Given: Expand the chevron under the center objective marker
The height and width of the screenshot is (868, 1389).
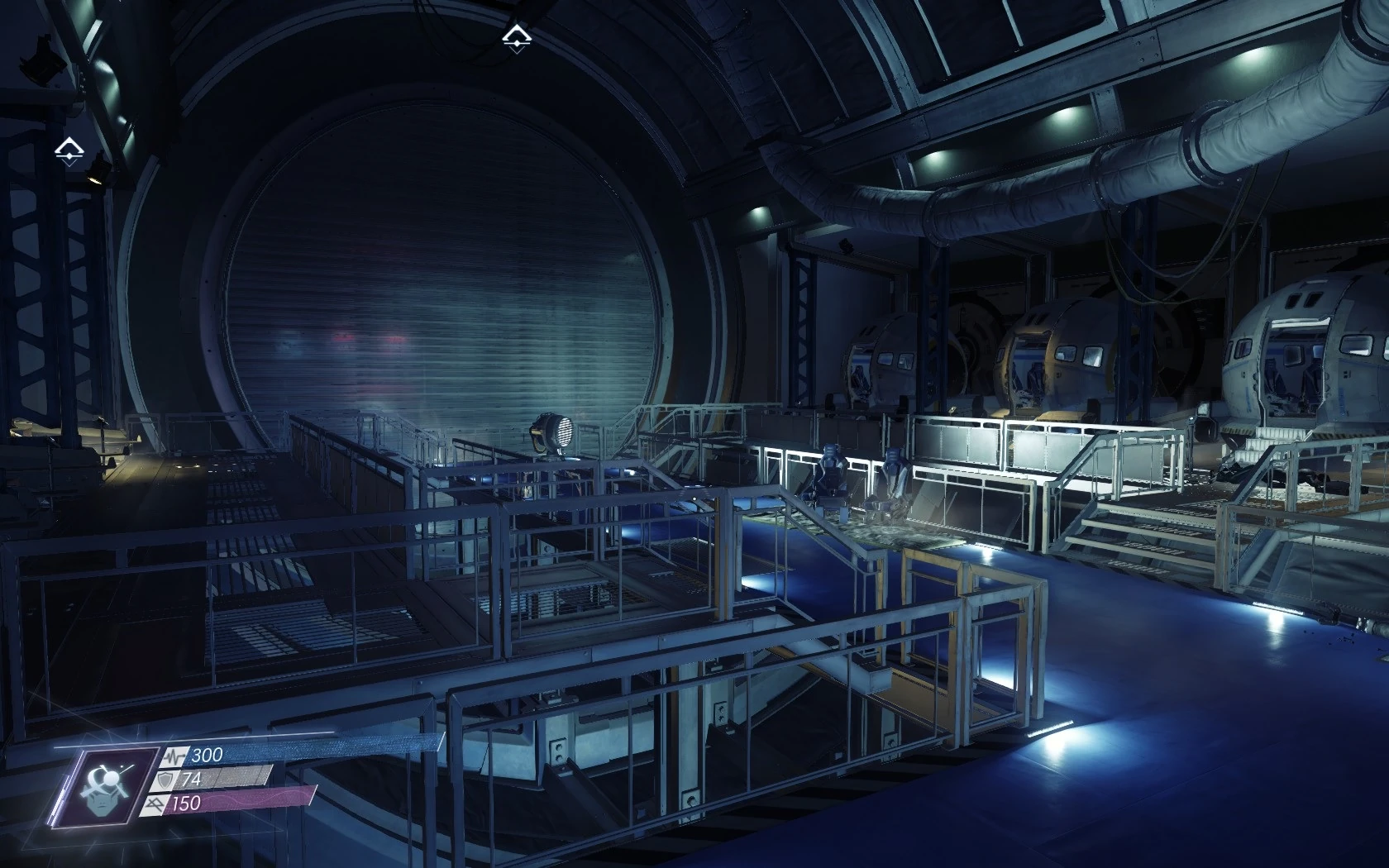Looking at the screenshot, I should pyautogui.click(x=517, y=51).
